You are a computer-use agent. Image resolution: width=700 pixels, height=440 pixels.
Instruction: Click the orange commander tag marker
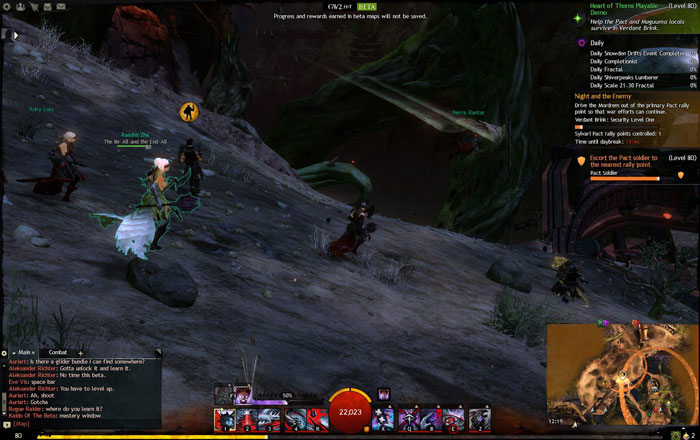188,110
